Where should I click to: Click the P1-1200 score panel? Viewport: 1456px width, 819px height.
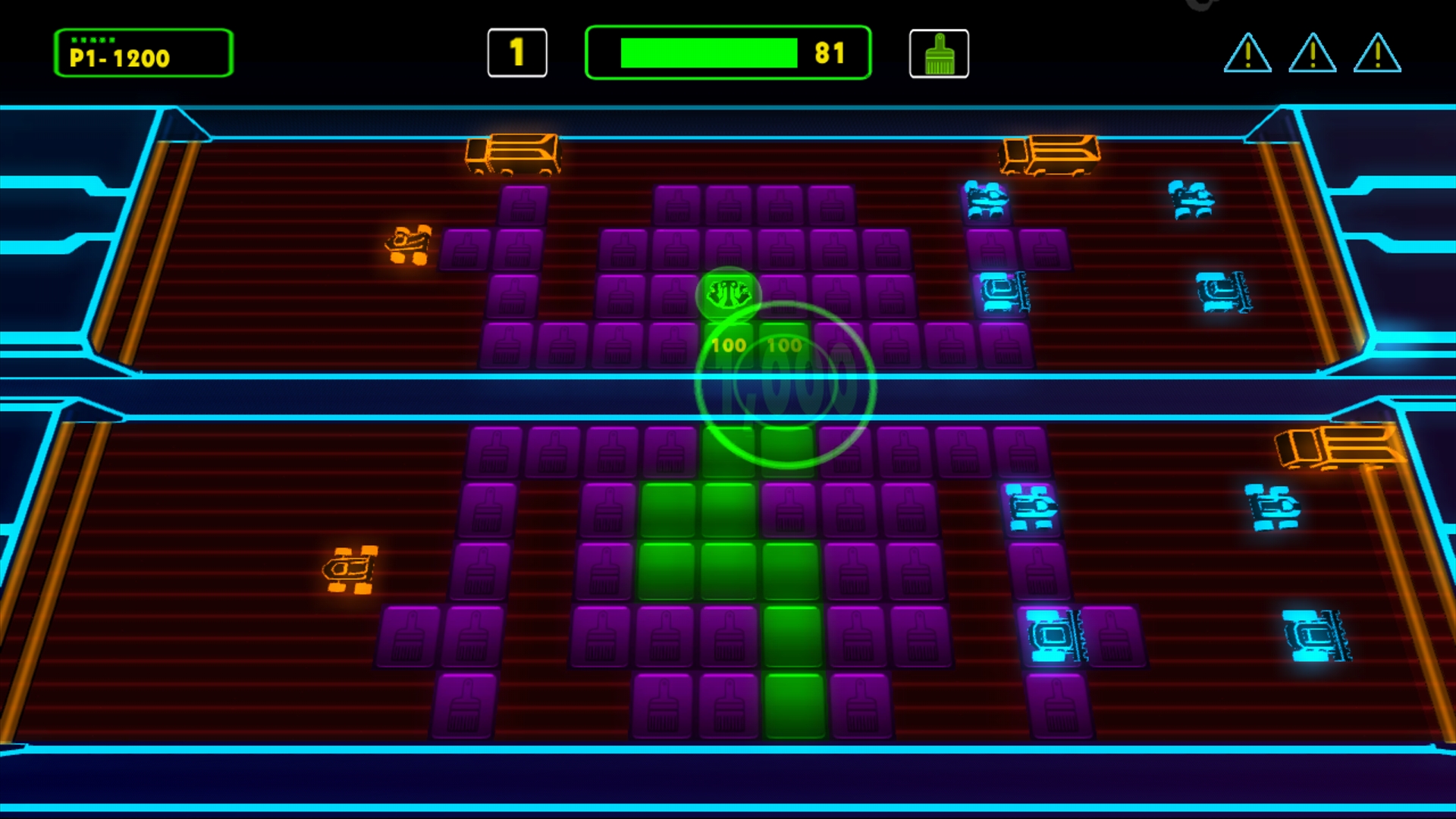point(143,53)
